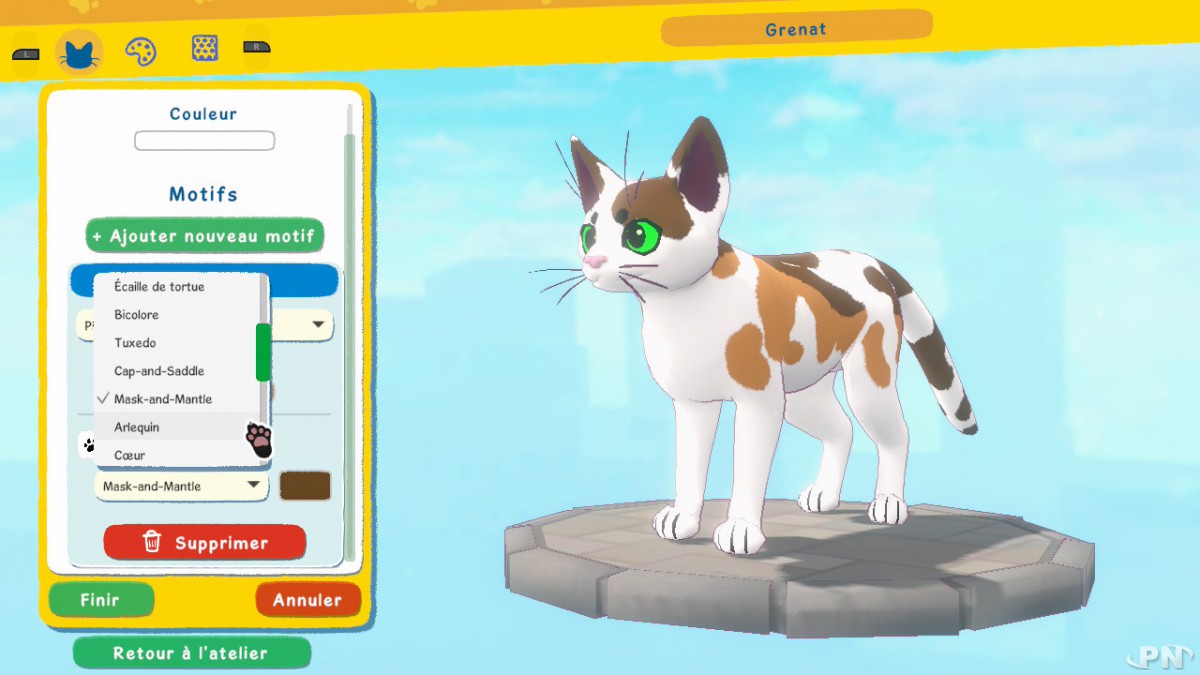Open the Mask-and-Mantle dropdown

point(181,486)
